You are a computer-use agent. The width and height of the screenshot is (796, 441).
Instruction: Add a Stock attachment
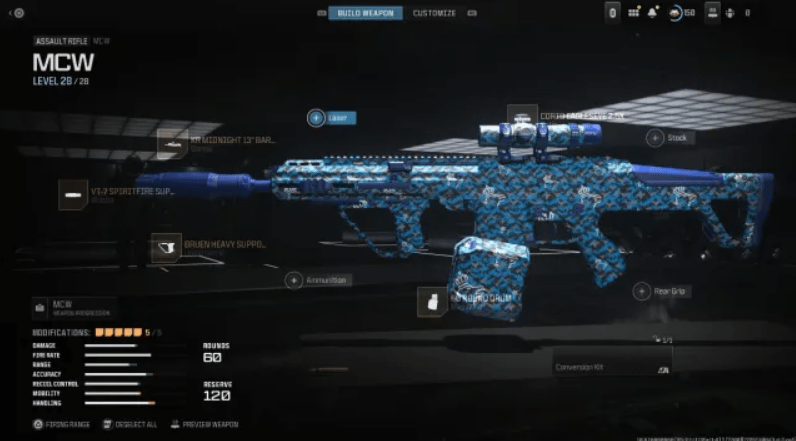655,138
